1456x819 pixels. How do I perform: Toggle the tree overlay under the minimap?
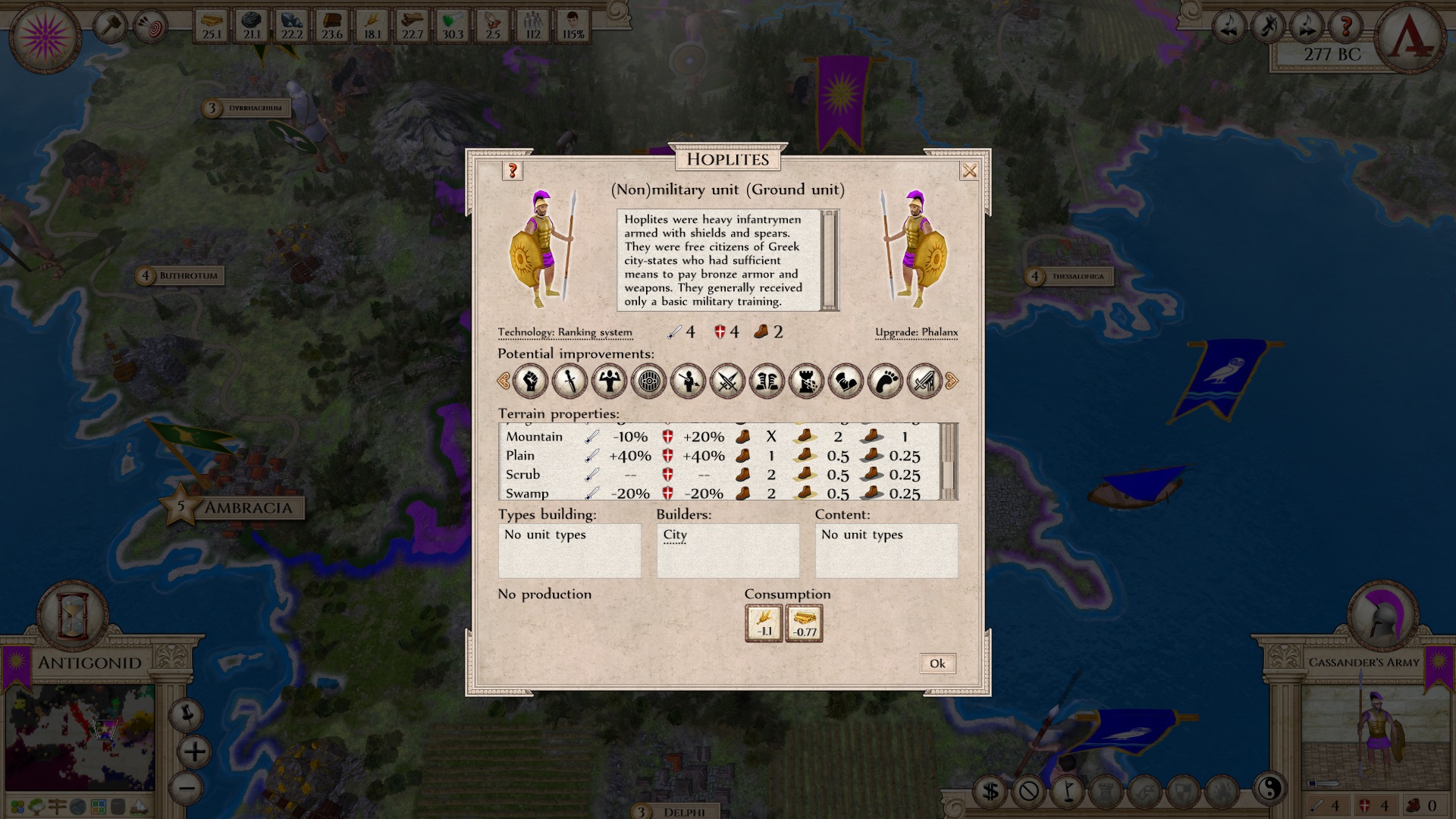[x=35, y=806]
